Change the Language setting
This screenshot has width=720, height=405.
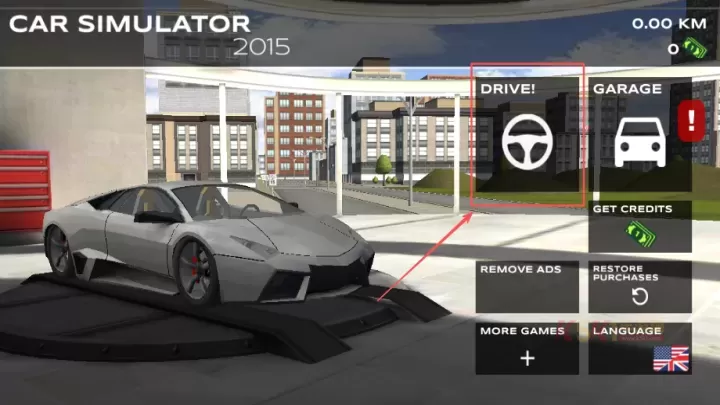pos(639,348)
